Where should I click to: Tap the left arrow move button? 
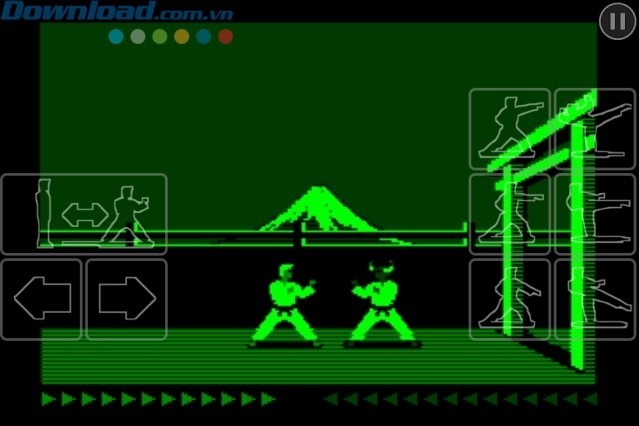click(41, 299)
